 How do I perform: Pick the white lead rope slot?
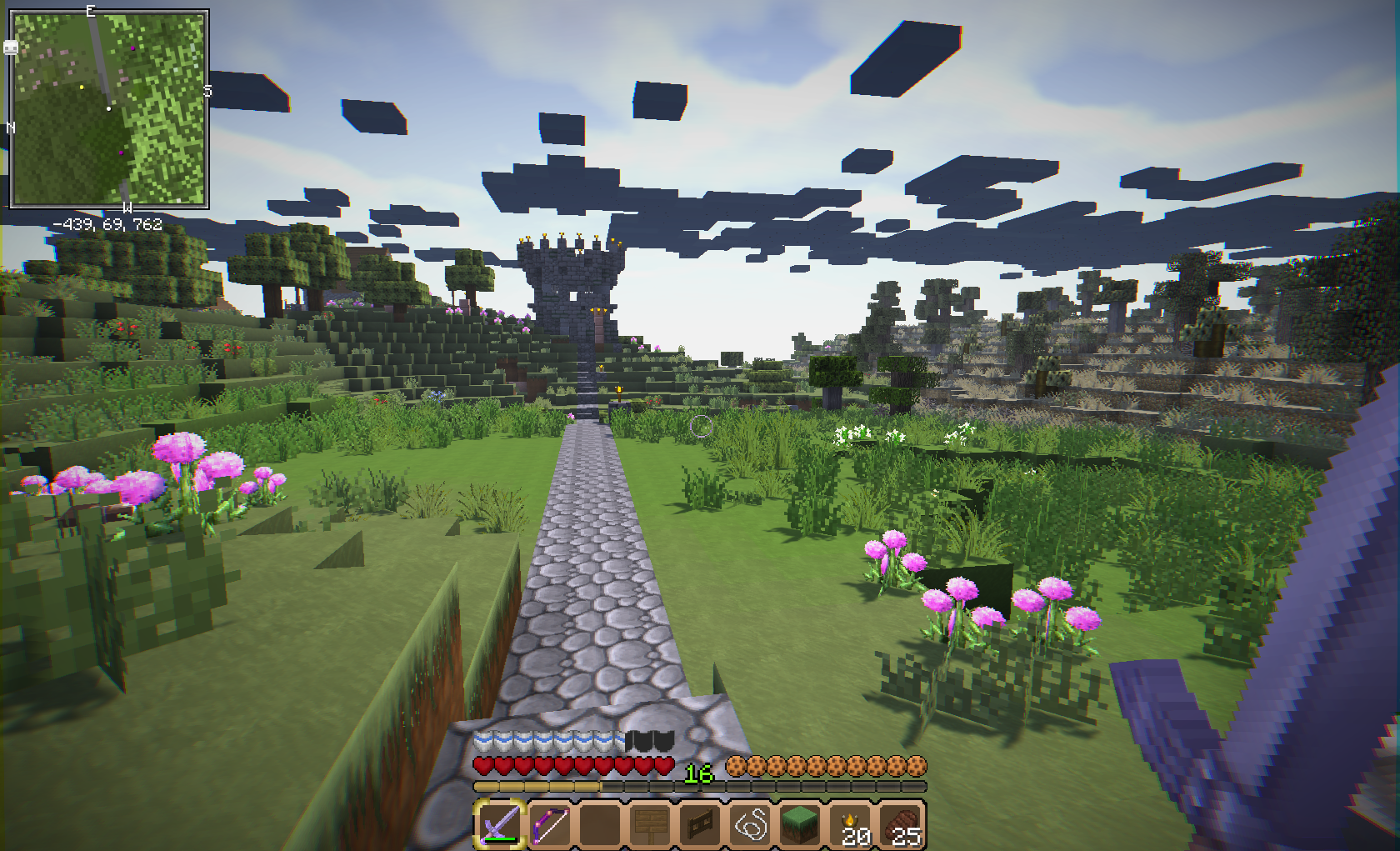(750, 824)
